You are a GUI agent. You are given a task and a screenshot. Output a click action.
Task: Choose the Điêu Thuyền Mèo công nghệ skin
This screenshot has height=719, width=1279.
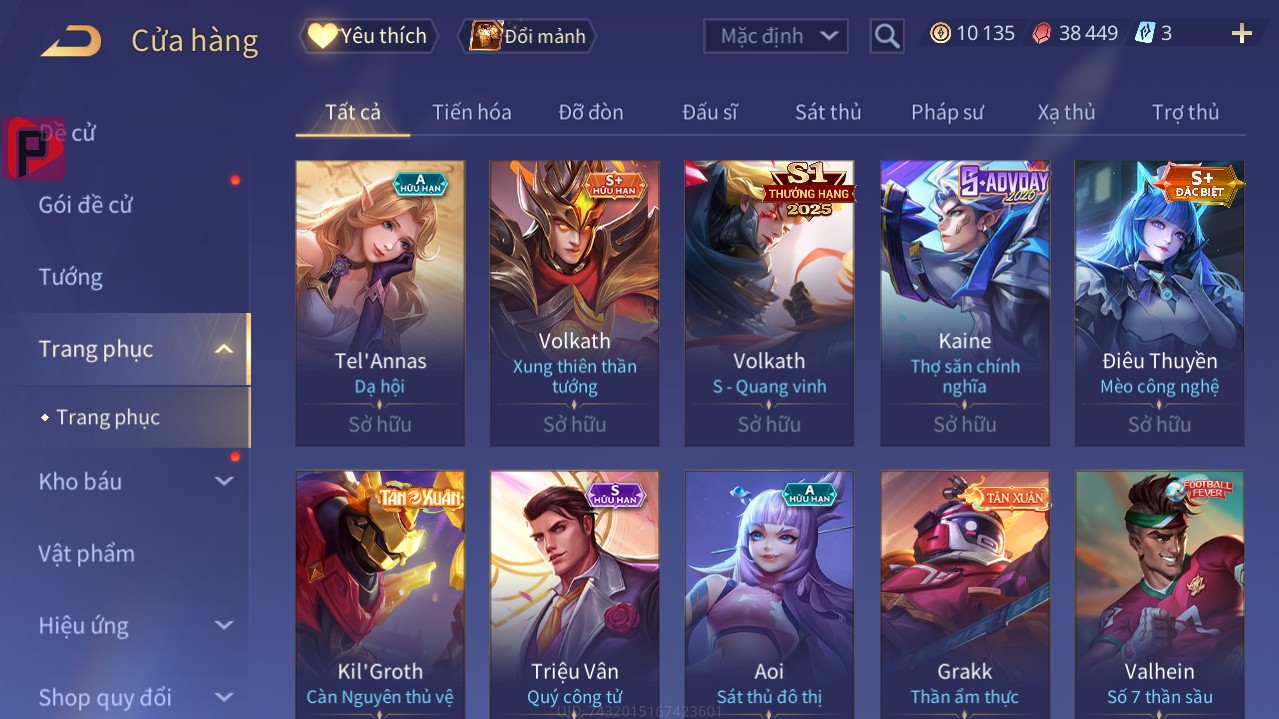pos(1159,300)
